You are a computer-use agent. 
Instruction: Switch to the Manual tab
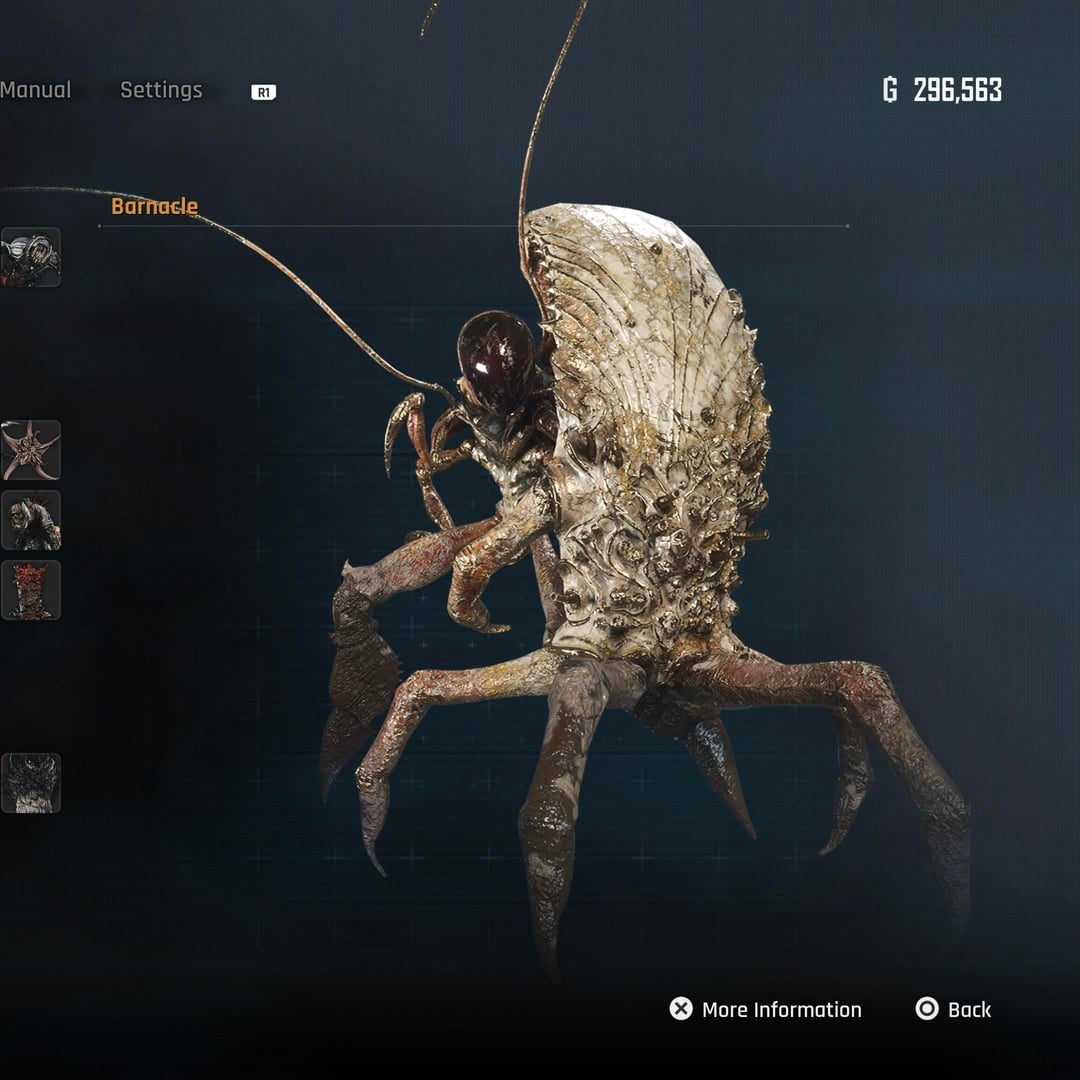(36, 90)
